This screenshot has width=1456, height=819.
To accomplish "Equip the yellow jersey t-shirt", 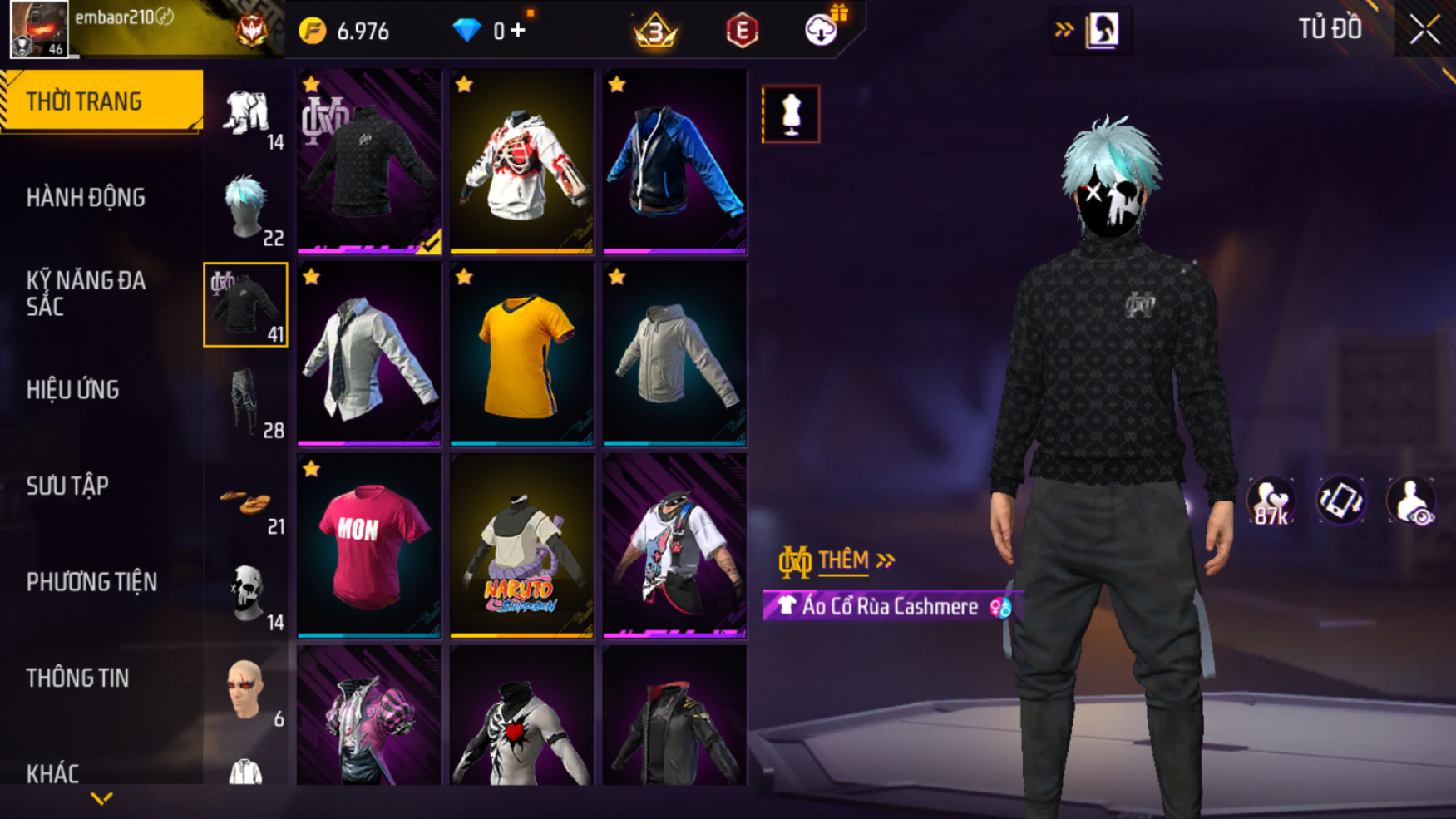I will 521,353.
